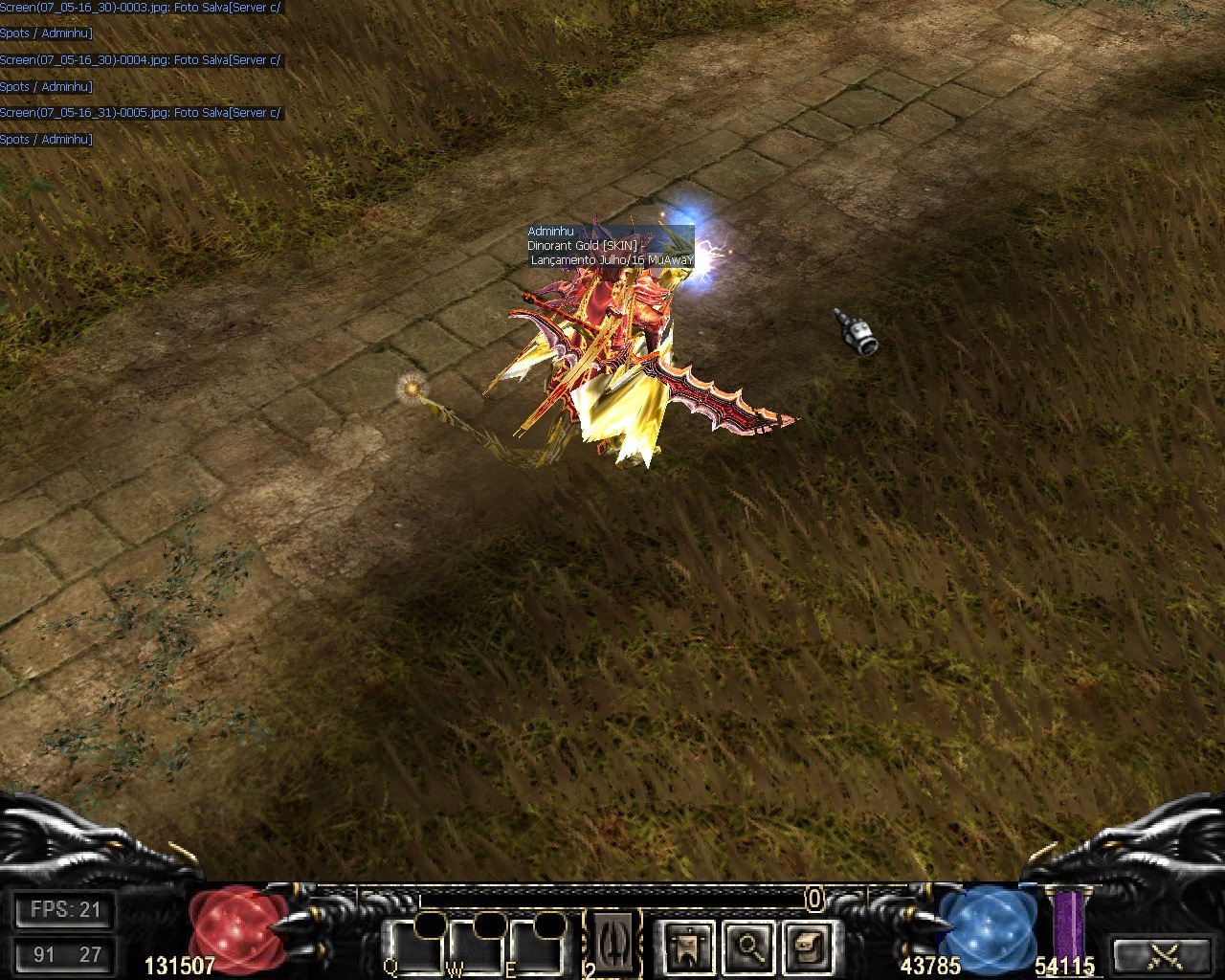
Task: Open the treasure chest inventory button
Action: (805, 947)
